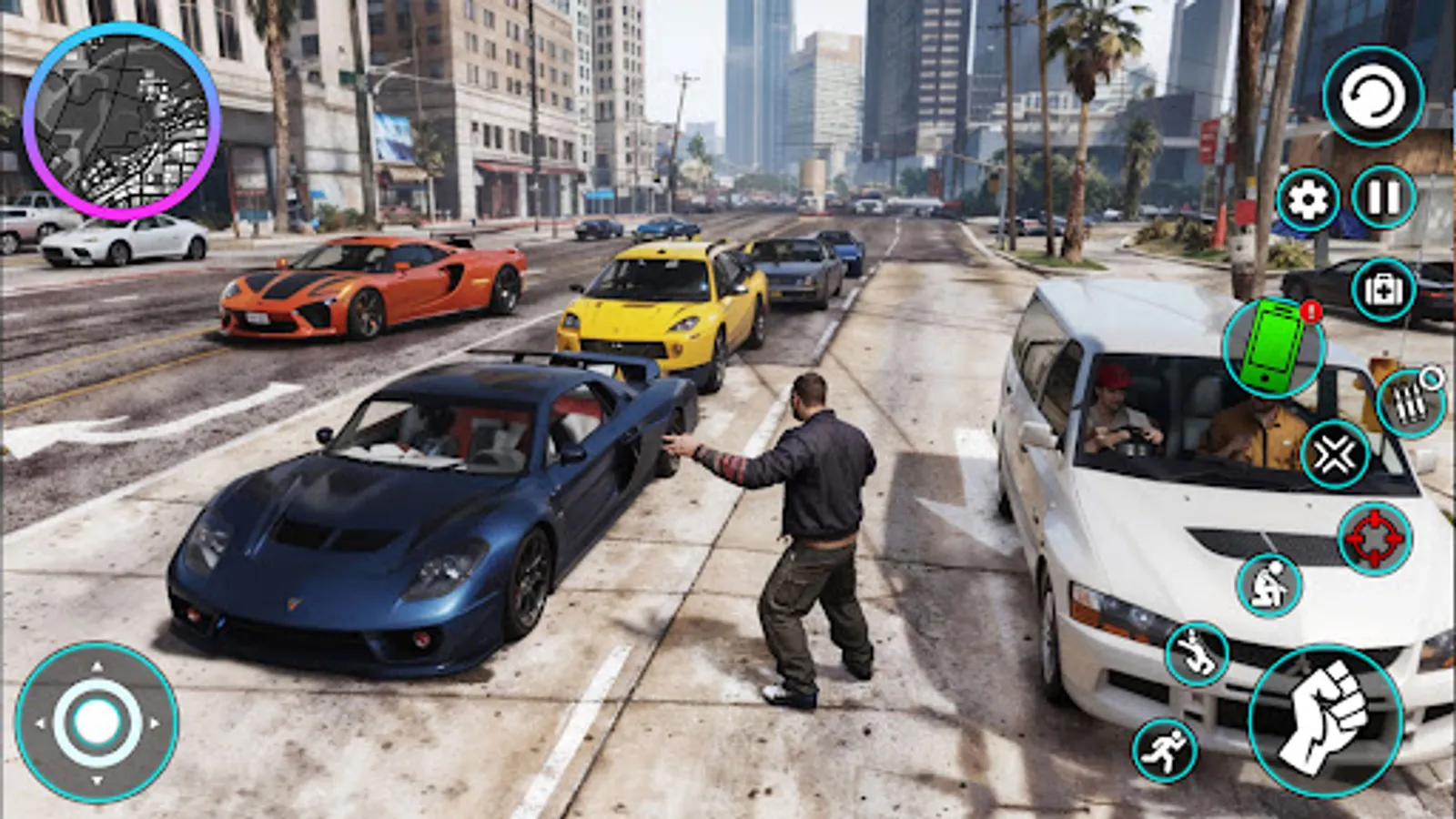Select the health kit icon
Screen dimensions: 1456x819
click(1383, 287)
